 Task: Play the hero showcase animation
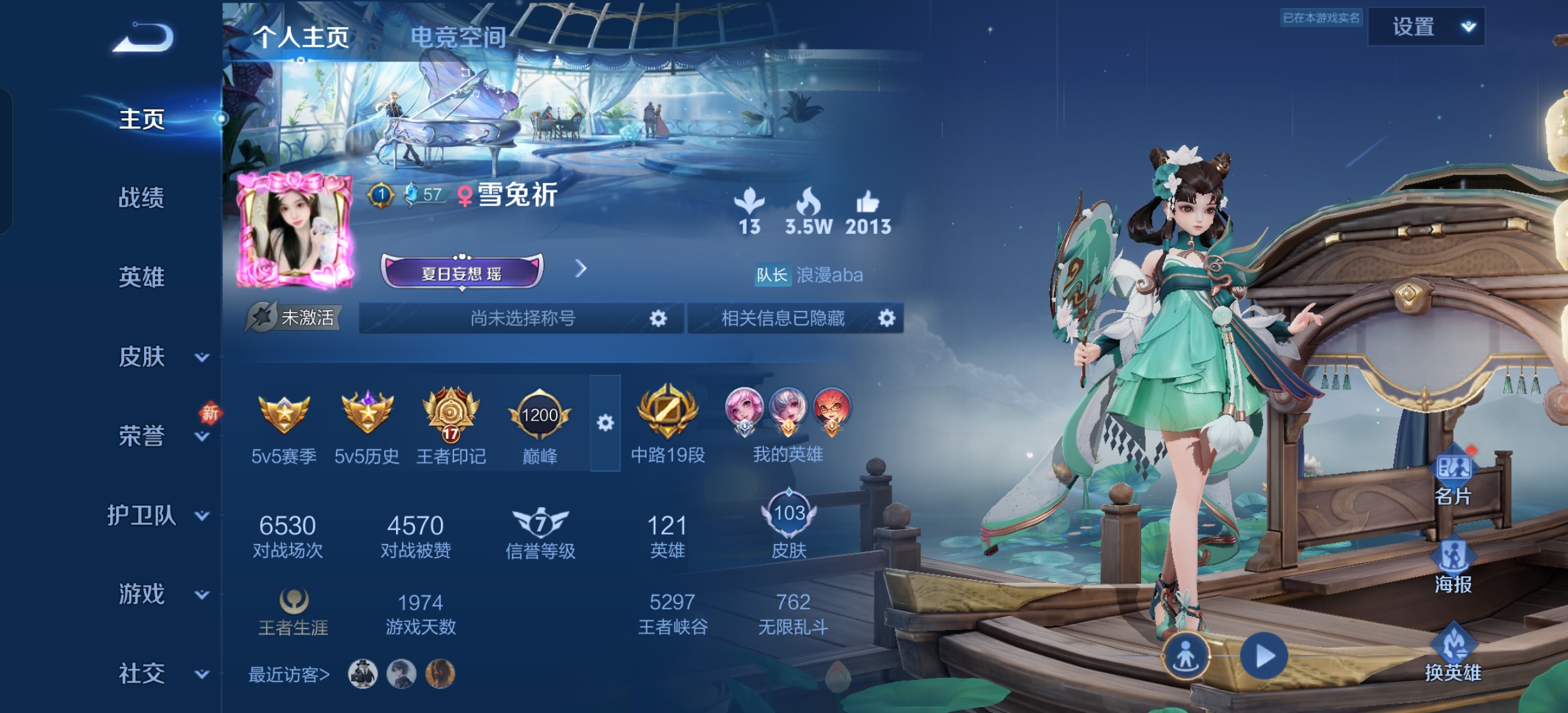[x=1263, y=656]
